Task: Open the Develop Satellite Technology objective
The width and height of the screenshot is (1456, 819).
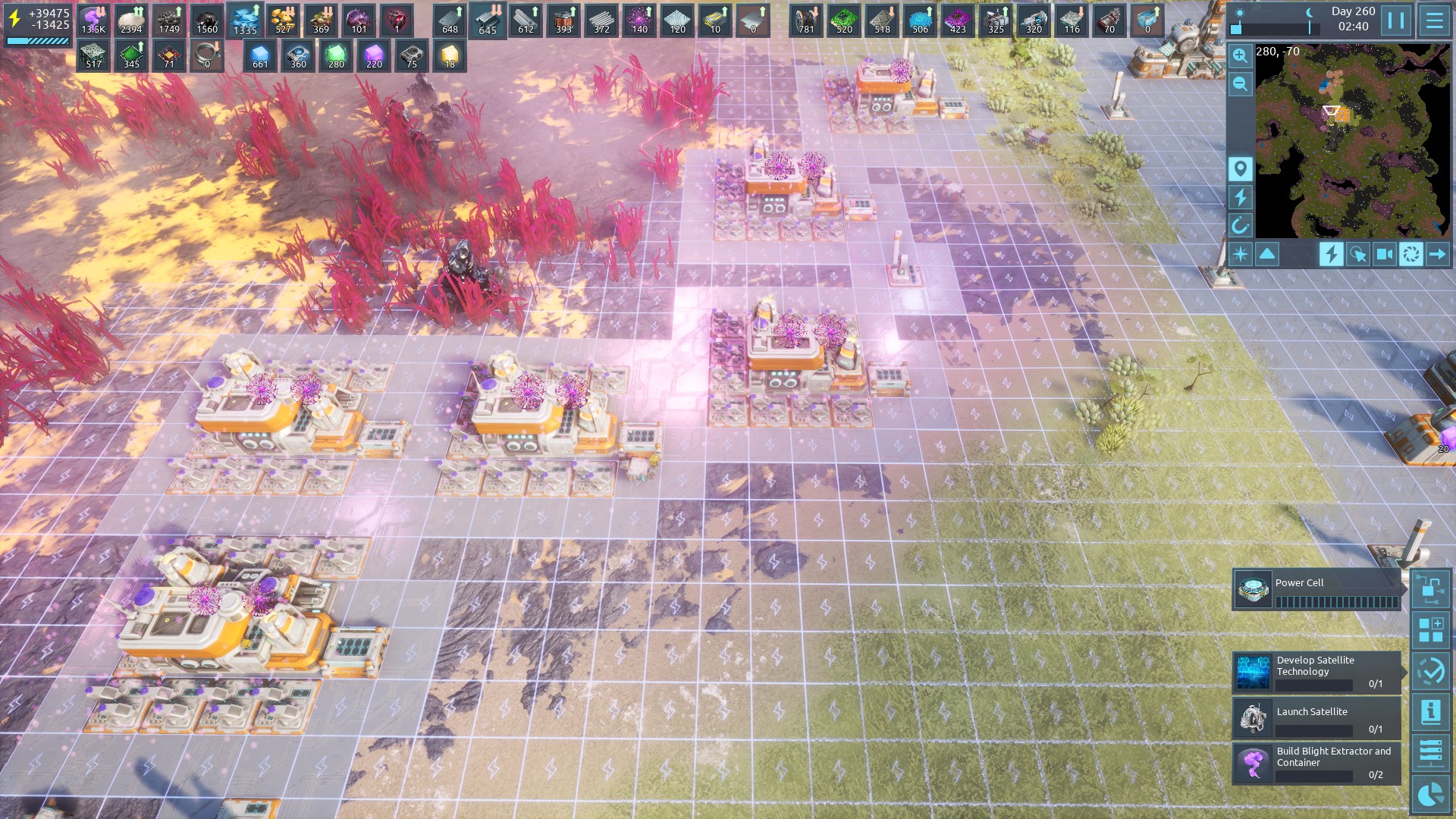Action: [x=1316, y=673]
